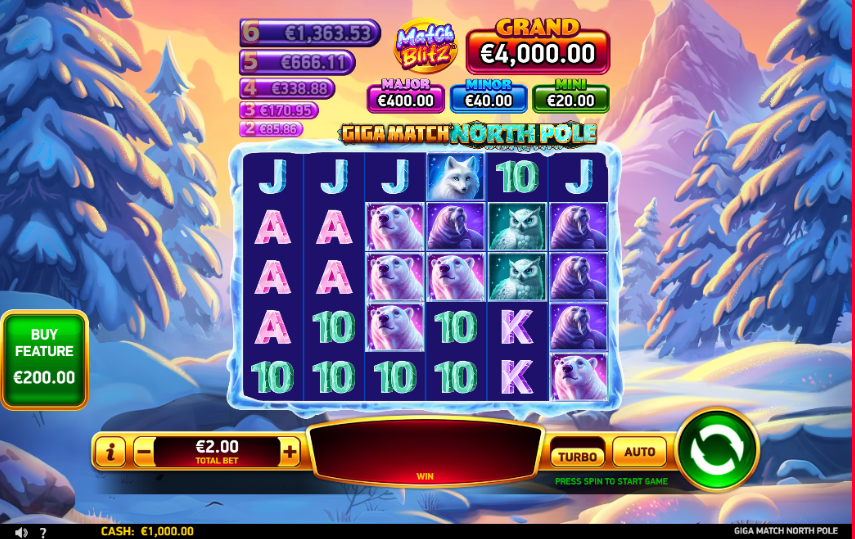
Task: Spin the reels with the green button
Action: (717, 449)
